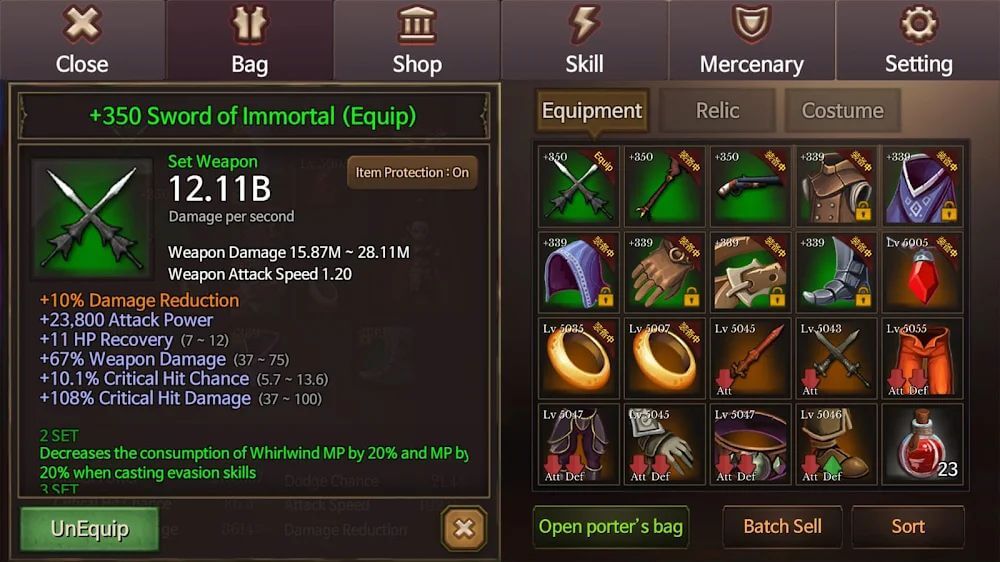Open the Mercenary menu
Viewport: 1000px width, 562px height.
point(751,41)
